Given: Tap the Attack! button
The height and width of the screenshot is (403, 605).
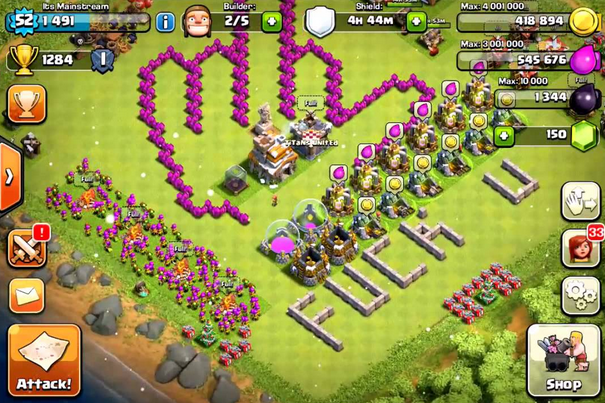Looking at the screenshot, I should [x=44, y=359].
